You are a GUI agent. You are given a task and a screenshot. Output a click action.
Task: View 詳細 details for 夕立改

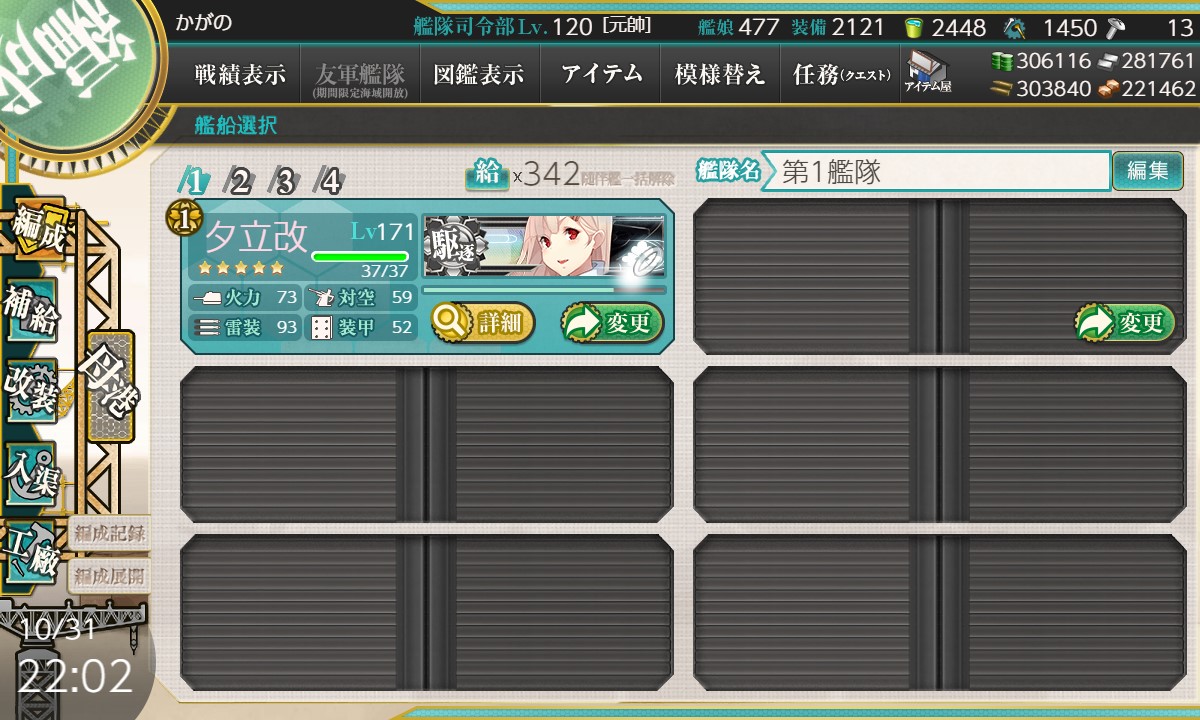(483, 323)
